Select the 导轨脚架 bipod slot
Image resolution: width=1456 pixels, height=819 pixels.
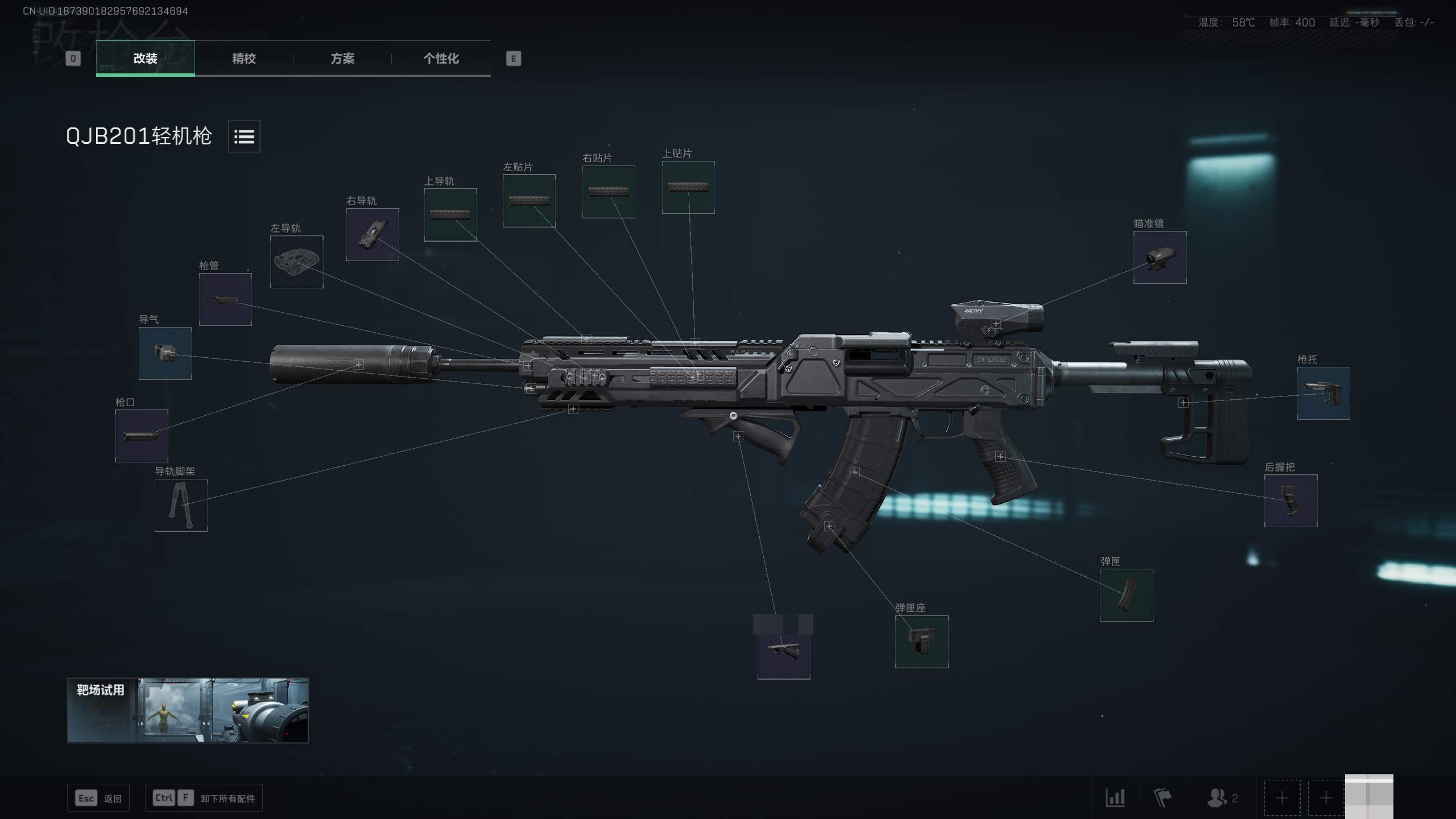[181, 505]
